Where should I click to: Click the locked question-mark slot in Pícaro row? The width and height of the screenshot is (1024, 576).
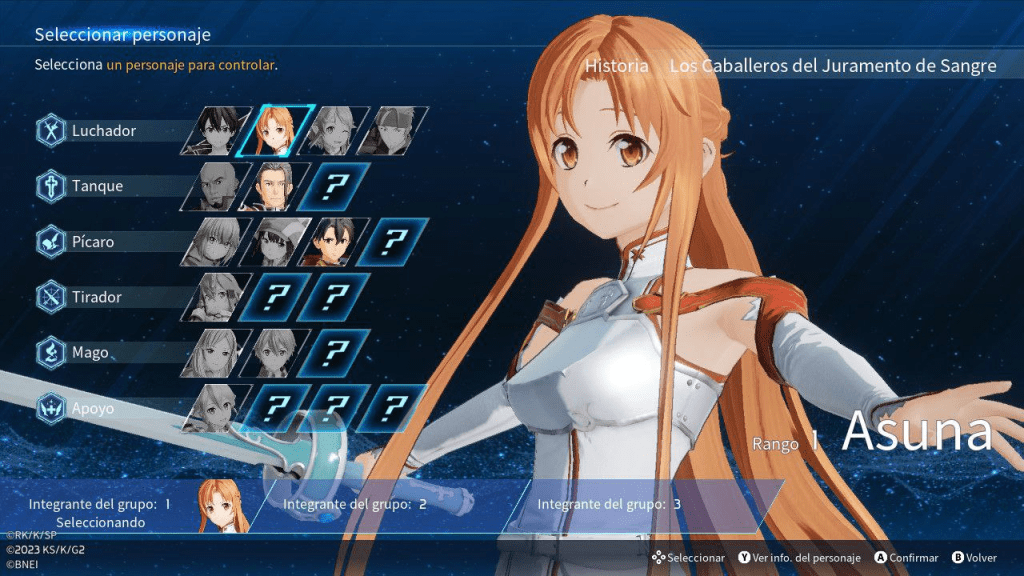click(393, 242)
